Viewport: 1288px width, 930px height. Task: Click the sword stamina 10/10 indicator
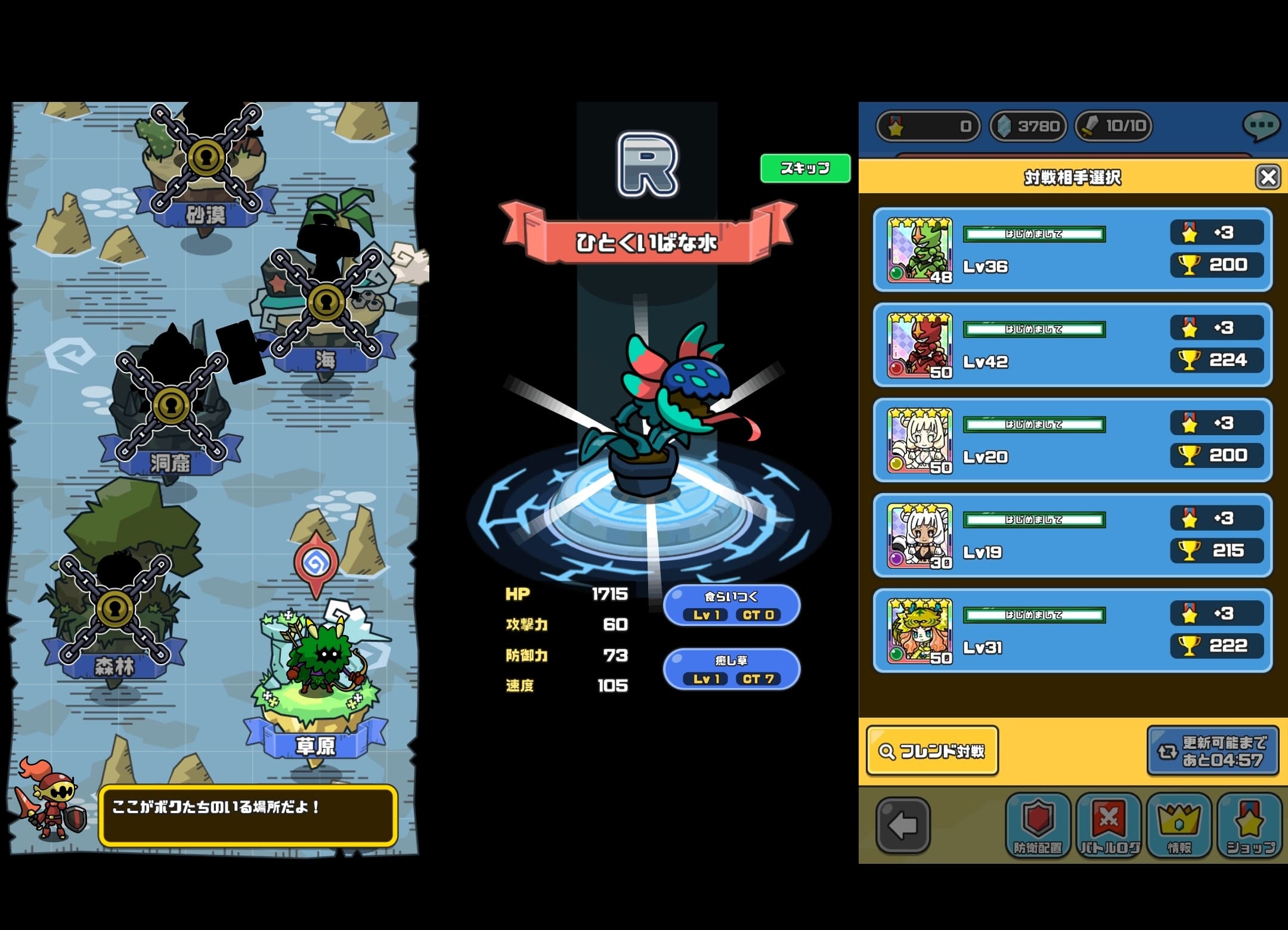[x=1114, y=126]
